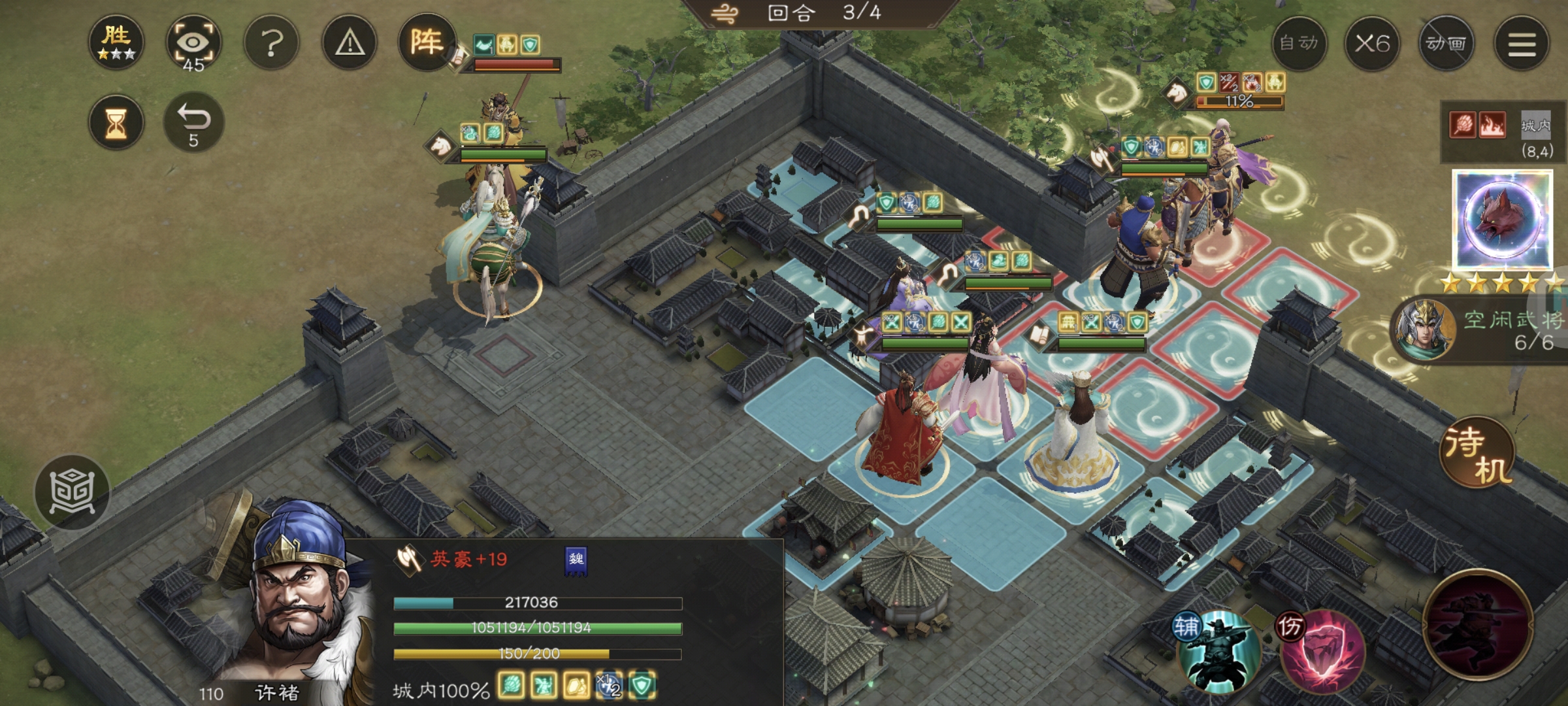The width and height of the screenshot is (1568, 706).
Task: Click the hourglass end-turn button
Action: [x=116, y=123]
